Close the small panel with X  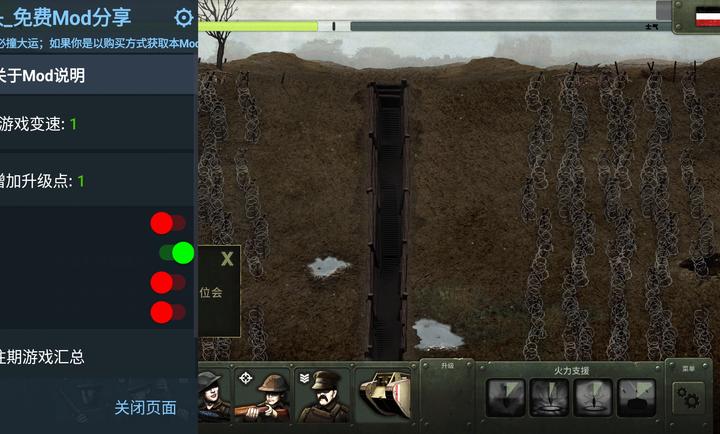point(227,260)
